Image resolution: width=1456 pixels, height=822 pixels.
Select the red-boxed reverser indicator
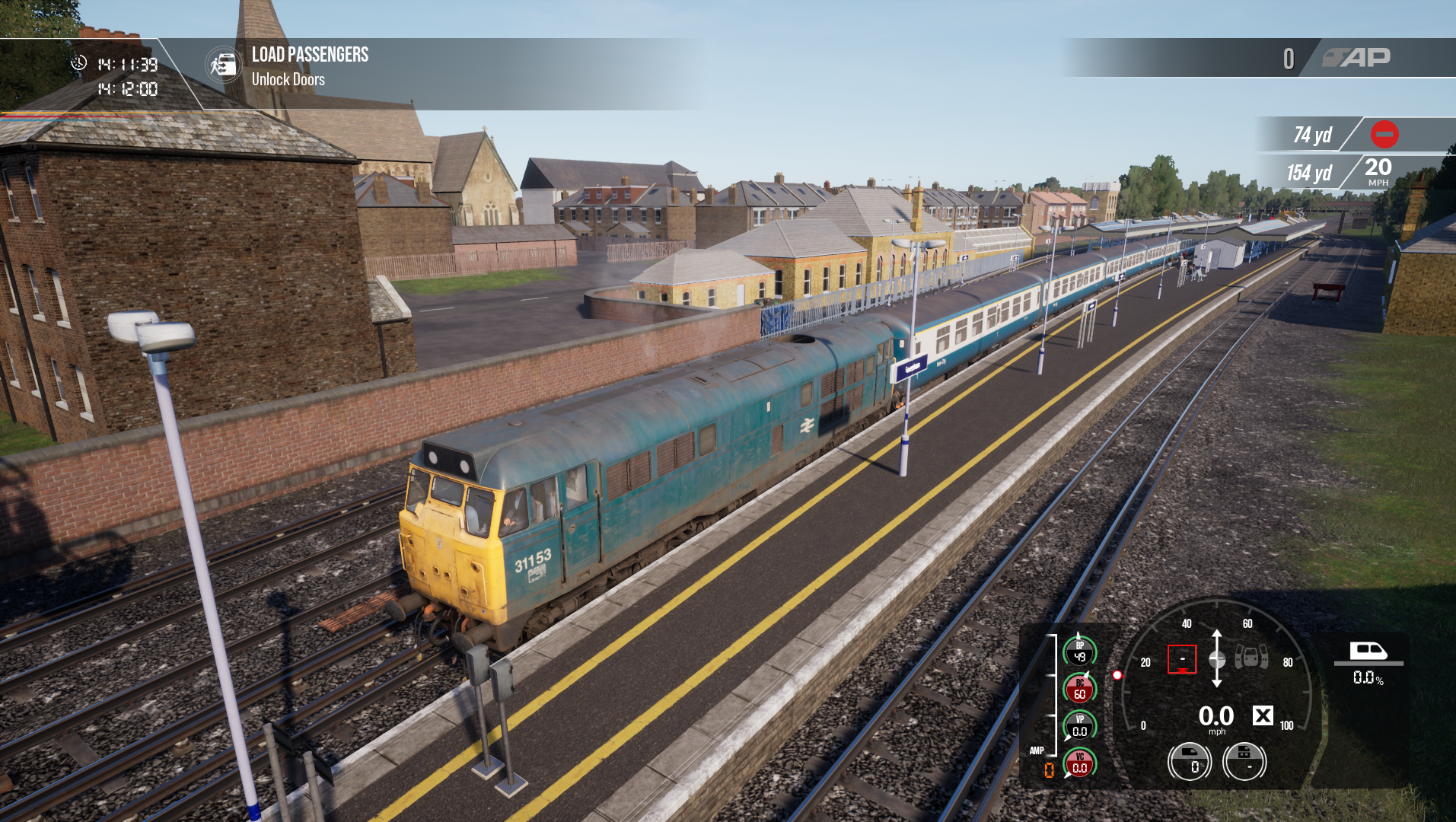[1181, 659]
